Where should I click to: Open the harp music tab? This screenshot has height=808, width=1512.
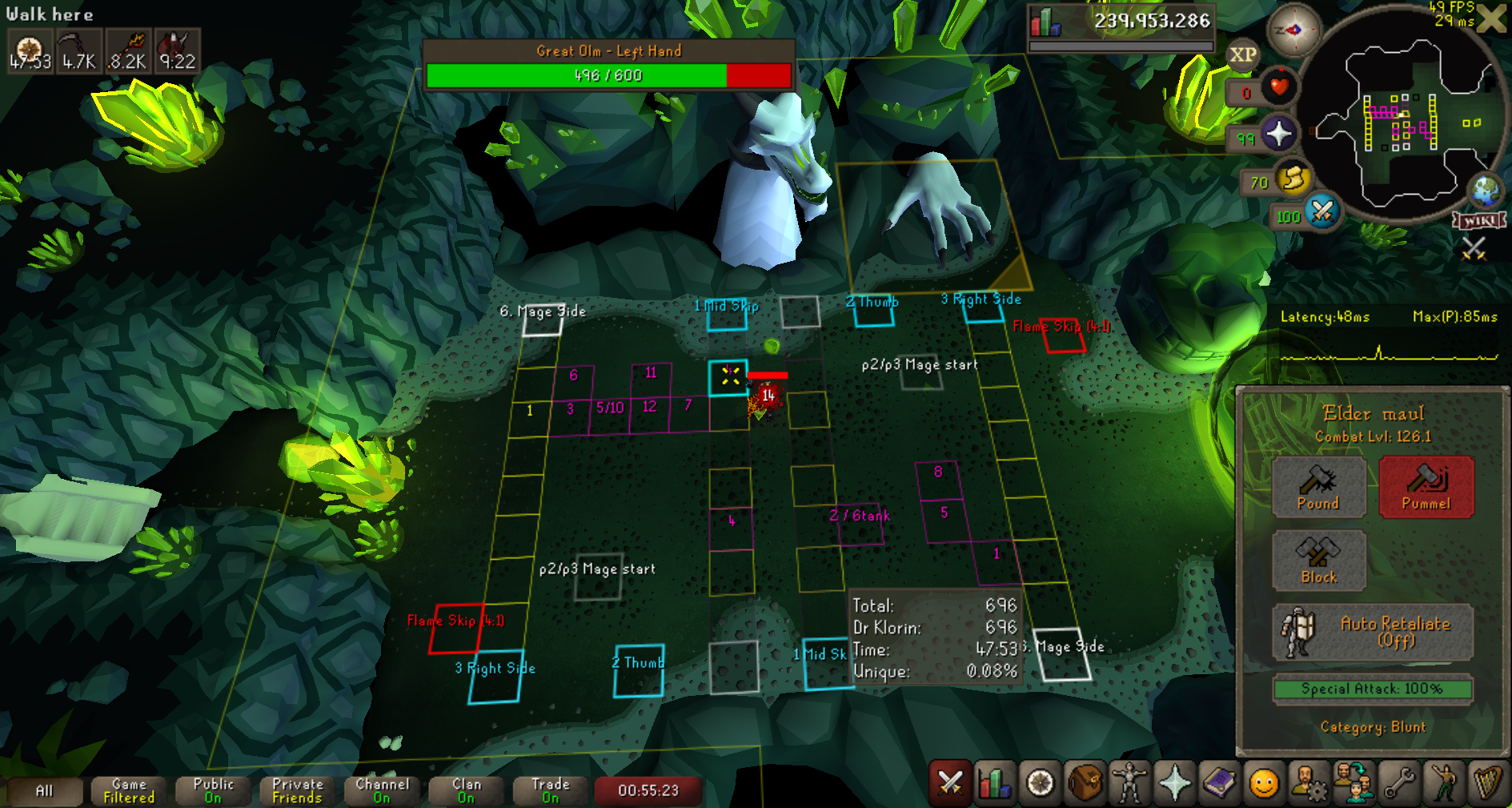coord(1488,783)
